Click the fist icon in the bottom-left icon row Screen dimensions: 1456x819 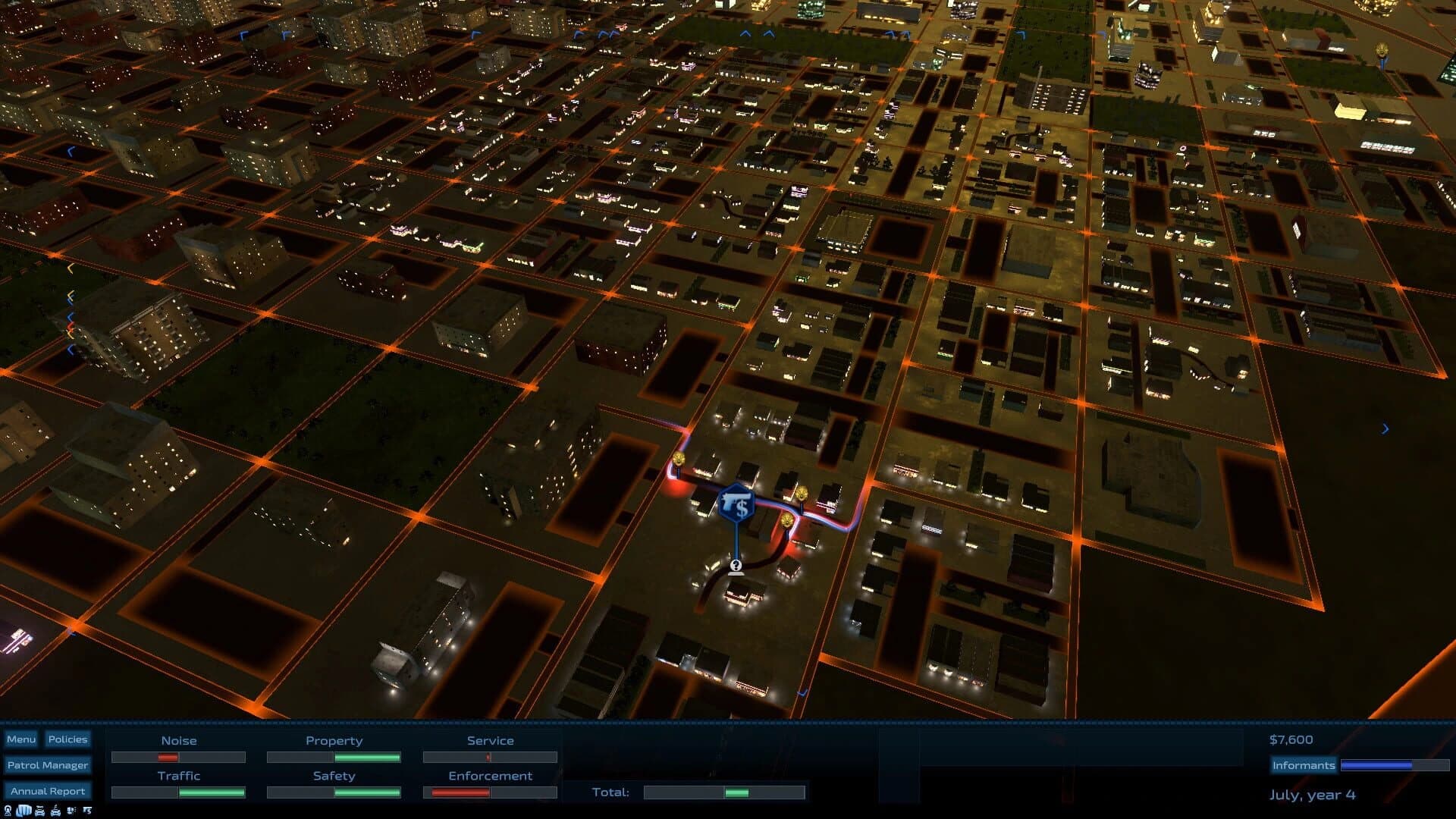click(x=22, y=810)
